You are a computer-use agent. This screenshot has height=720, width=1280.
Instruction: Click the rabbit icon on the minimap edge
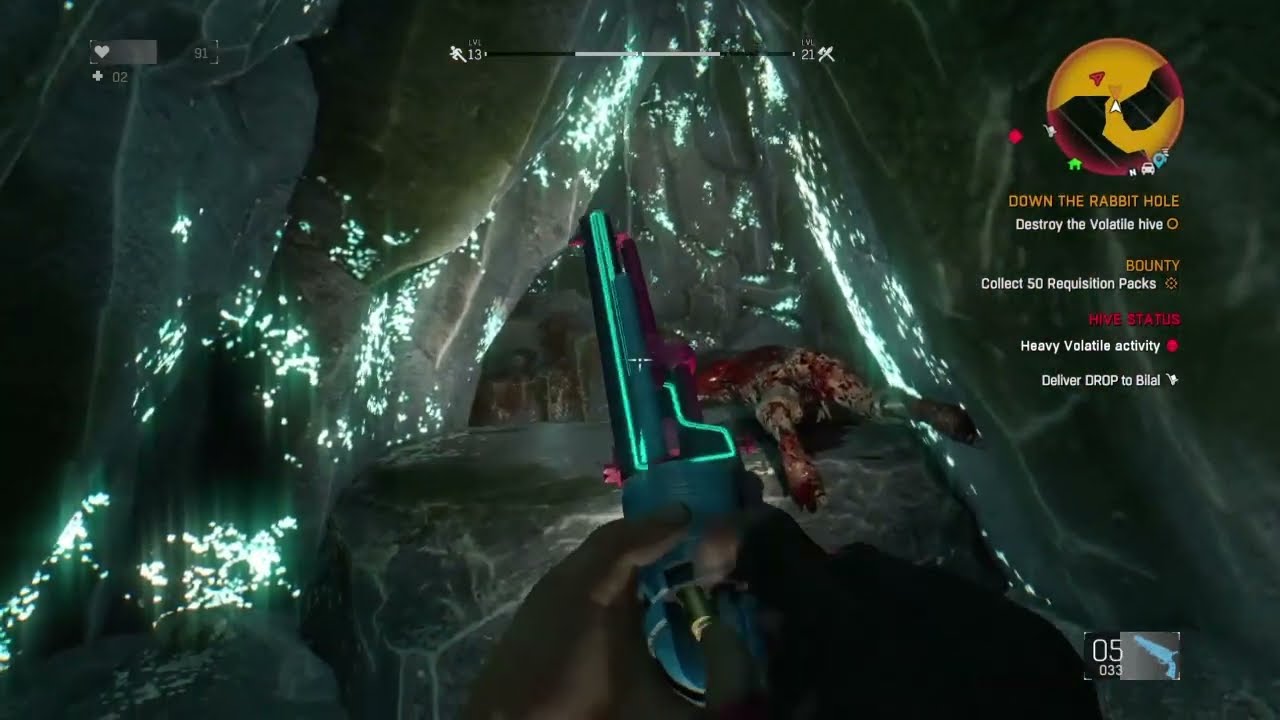(1050, 130)
